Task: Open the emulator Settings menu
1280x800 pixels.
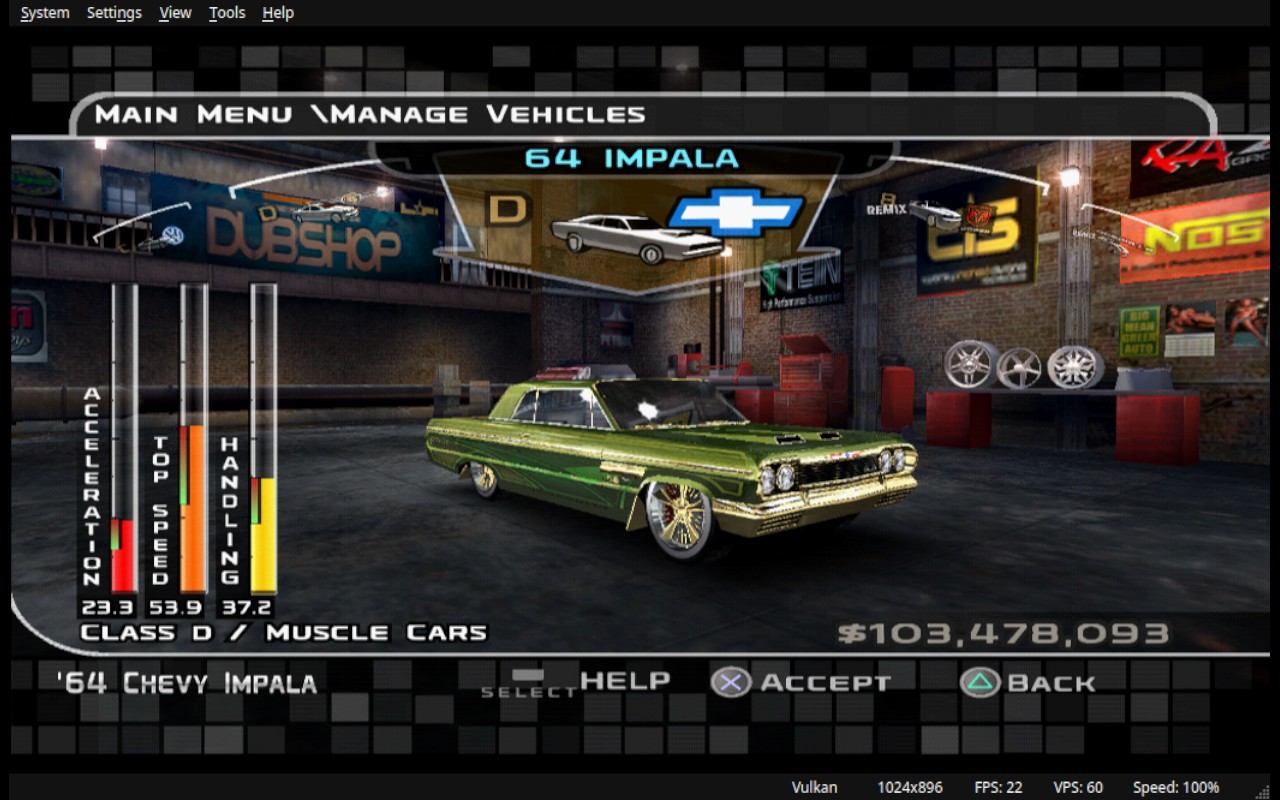Action: [x=114, y=13]
